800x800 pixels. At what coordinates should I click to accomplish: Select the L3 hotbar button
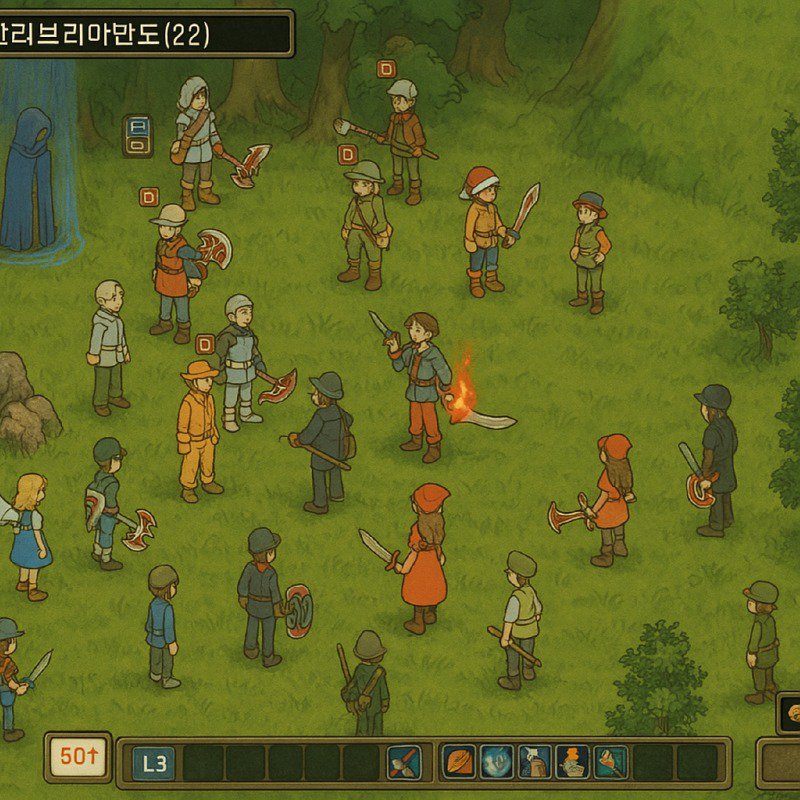pyautogui.click(x=154, y=764)
